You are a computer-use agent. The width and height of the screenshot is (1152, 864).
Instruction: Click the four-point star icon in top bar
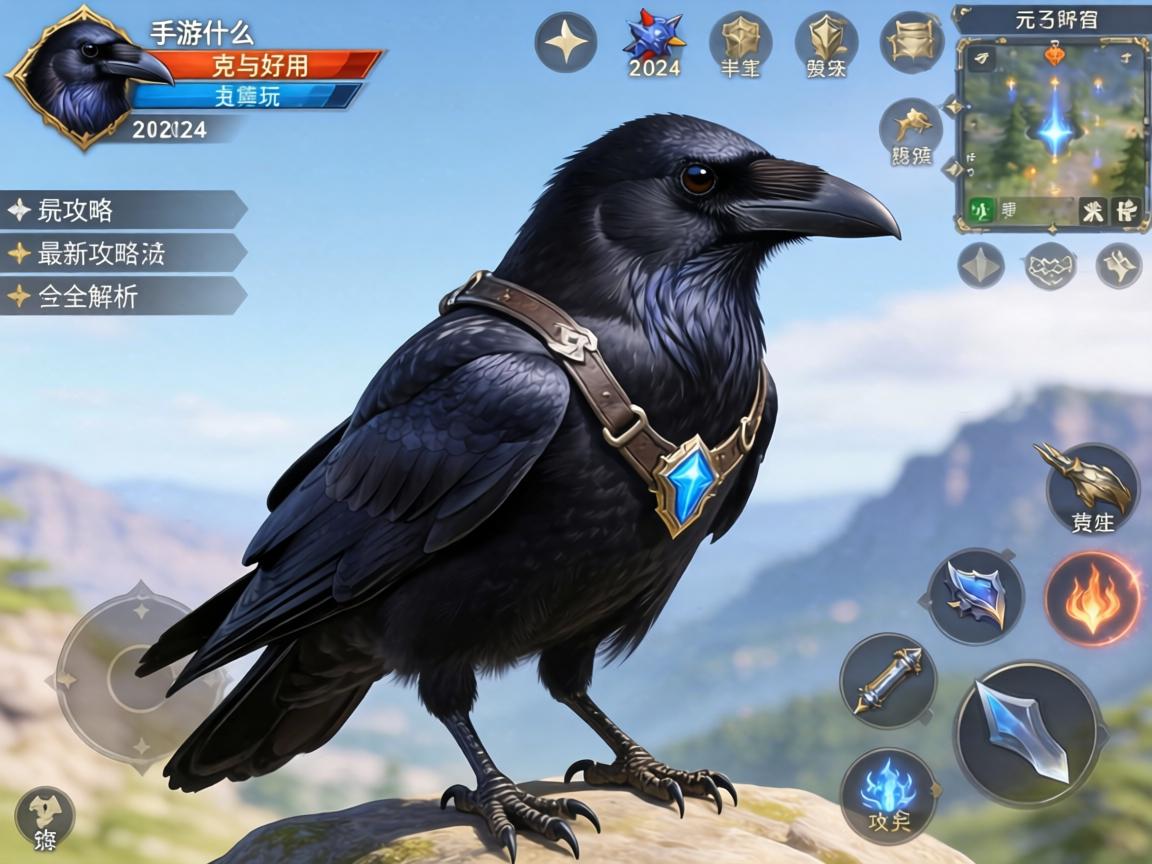pyautogui.click(x=566, y=42)
